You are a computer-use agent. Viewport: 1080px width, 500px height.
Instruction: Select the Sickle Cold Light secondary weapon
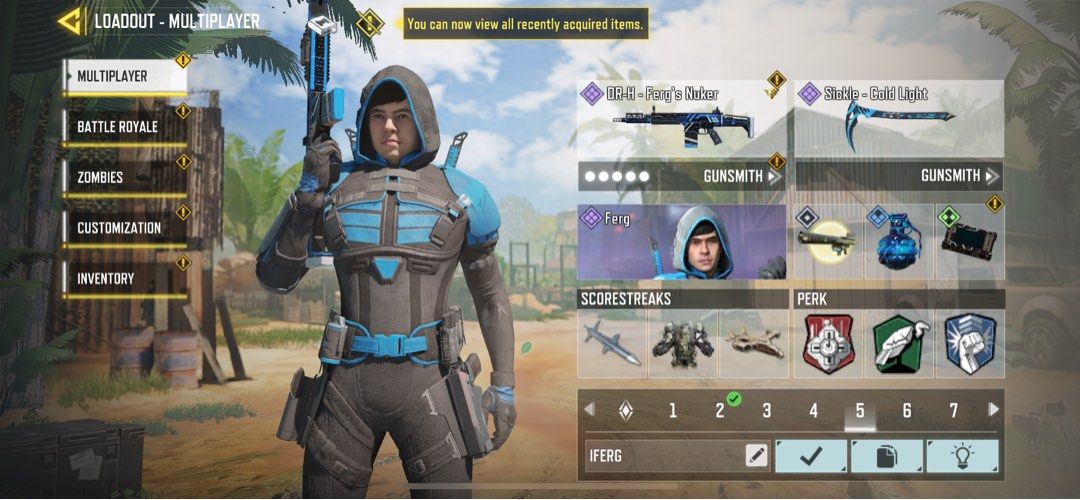pyautogui.click(x=899, y=120)
